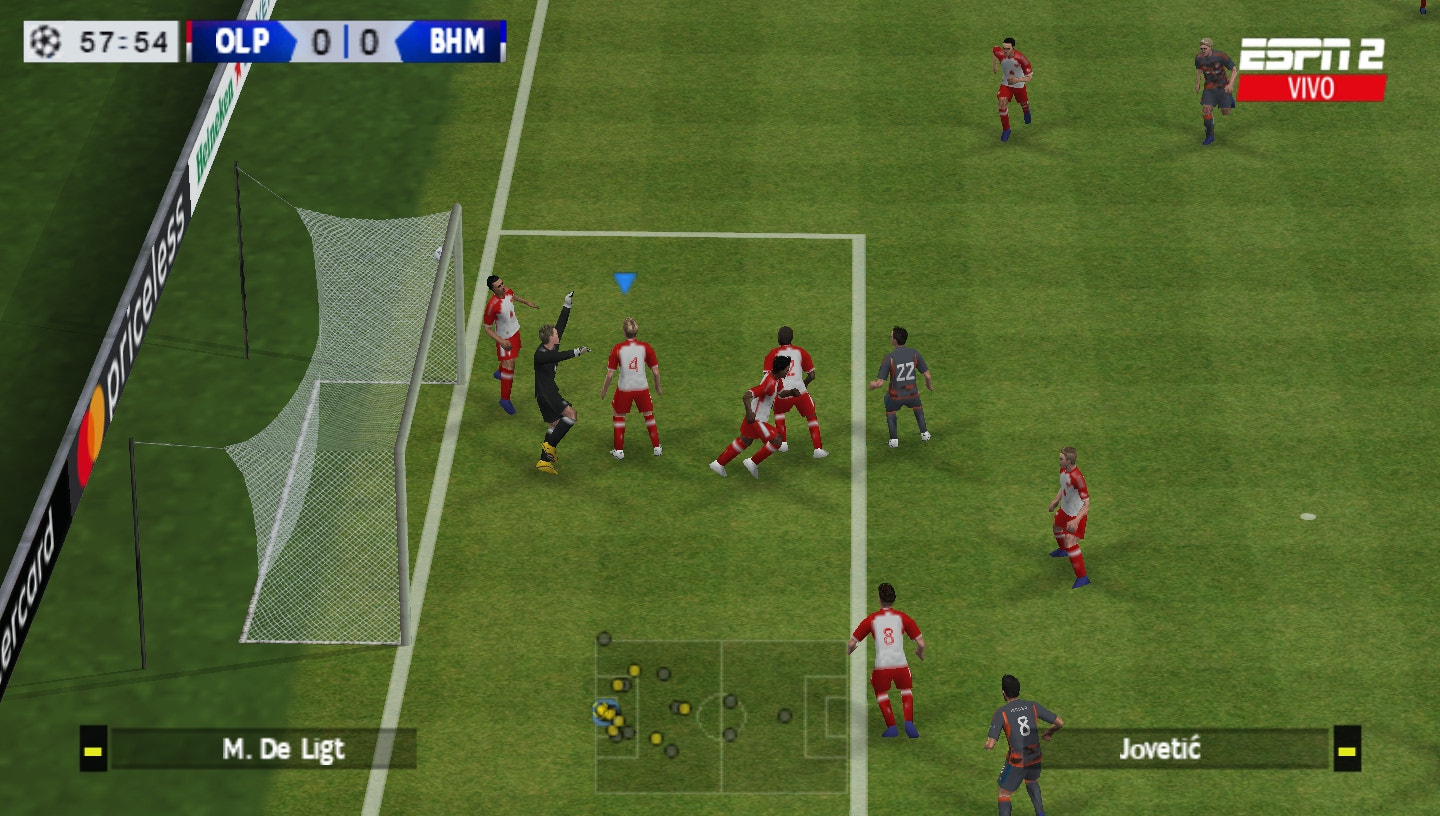
Task: Select the M. De Ligt name plate
Action: click(283, 748)
